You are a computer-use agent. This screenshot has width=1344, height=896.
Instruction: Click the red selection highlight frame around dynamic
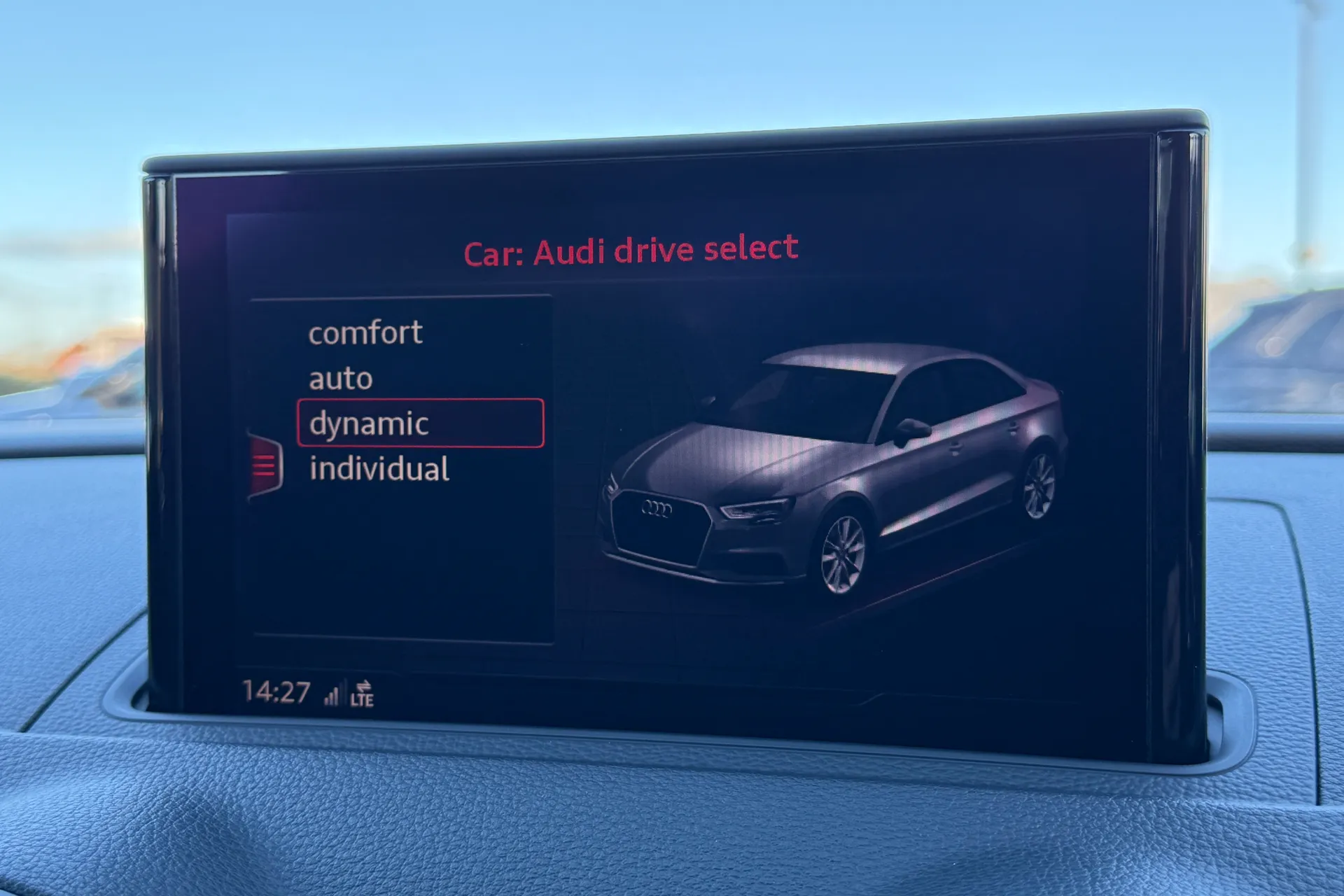tap(420, 423)
